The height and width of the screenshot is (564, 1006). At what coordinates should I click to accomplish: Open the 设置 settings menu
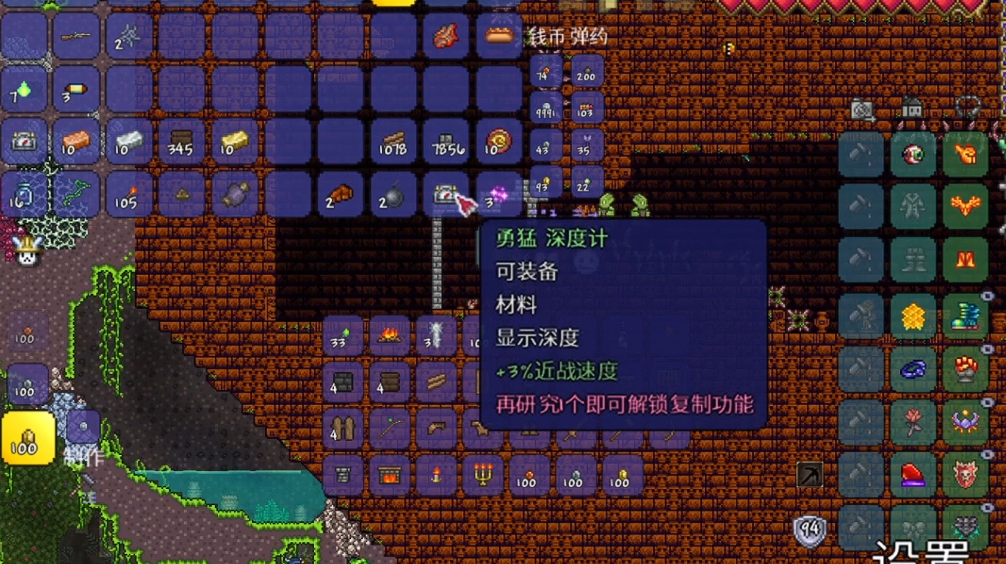[920, 552]
